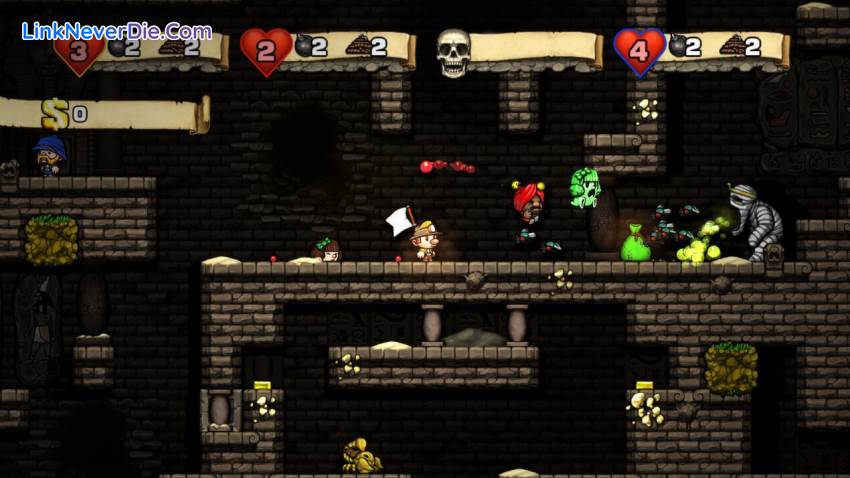The height and width of the screenshot is (478, 850).
Task: Click the bomb icon beside the 3-heart player
Action: click(118, 47)
